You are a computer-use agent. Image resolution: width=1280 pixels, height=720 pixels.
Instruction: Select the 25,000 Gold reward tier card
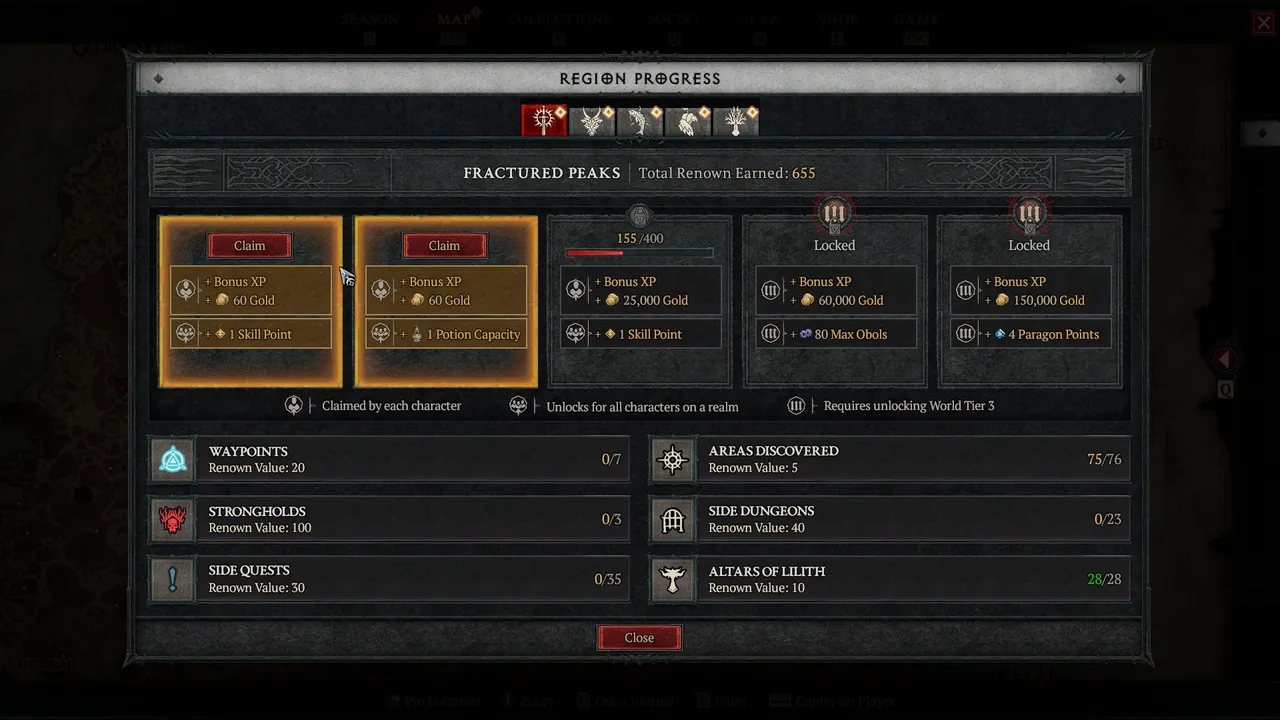640,300
